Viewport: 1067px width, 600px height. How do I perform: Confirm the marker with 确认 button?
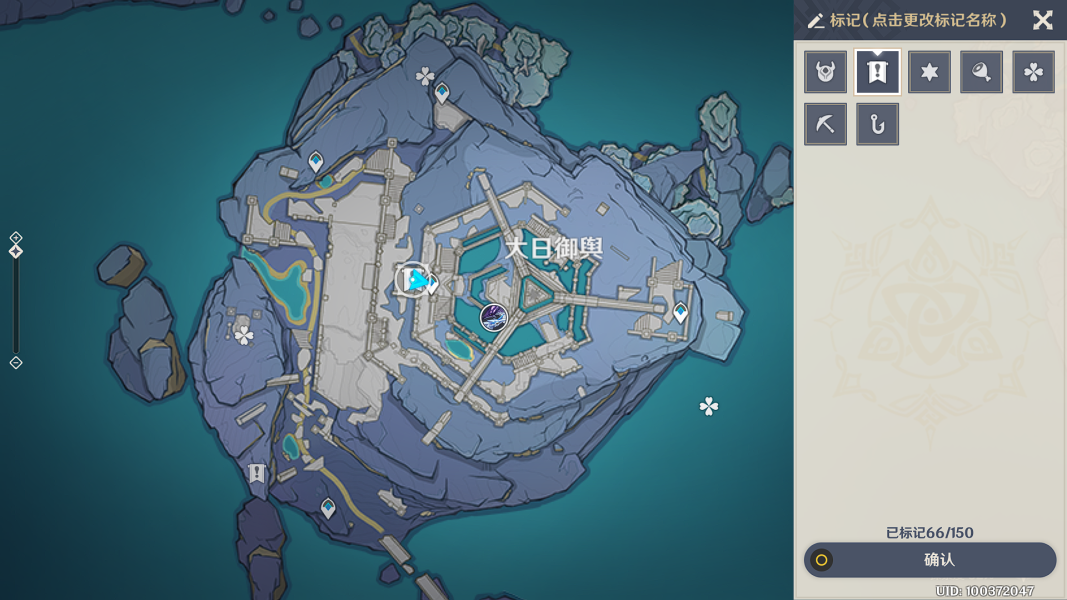click(930, 560)
